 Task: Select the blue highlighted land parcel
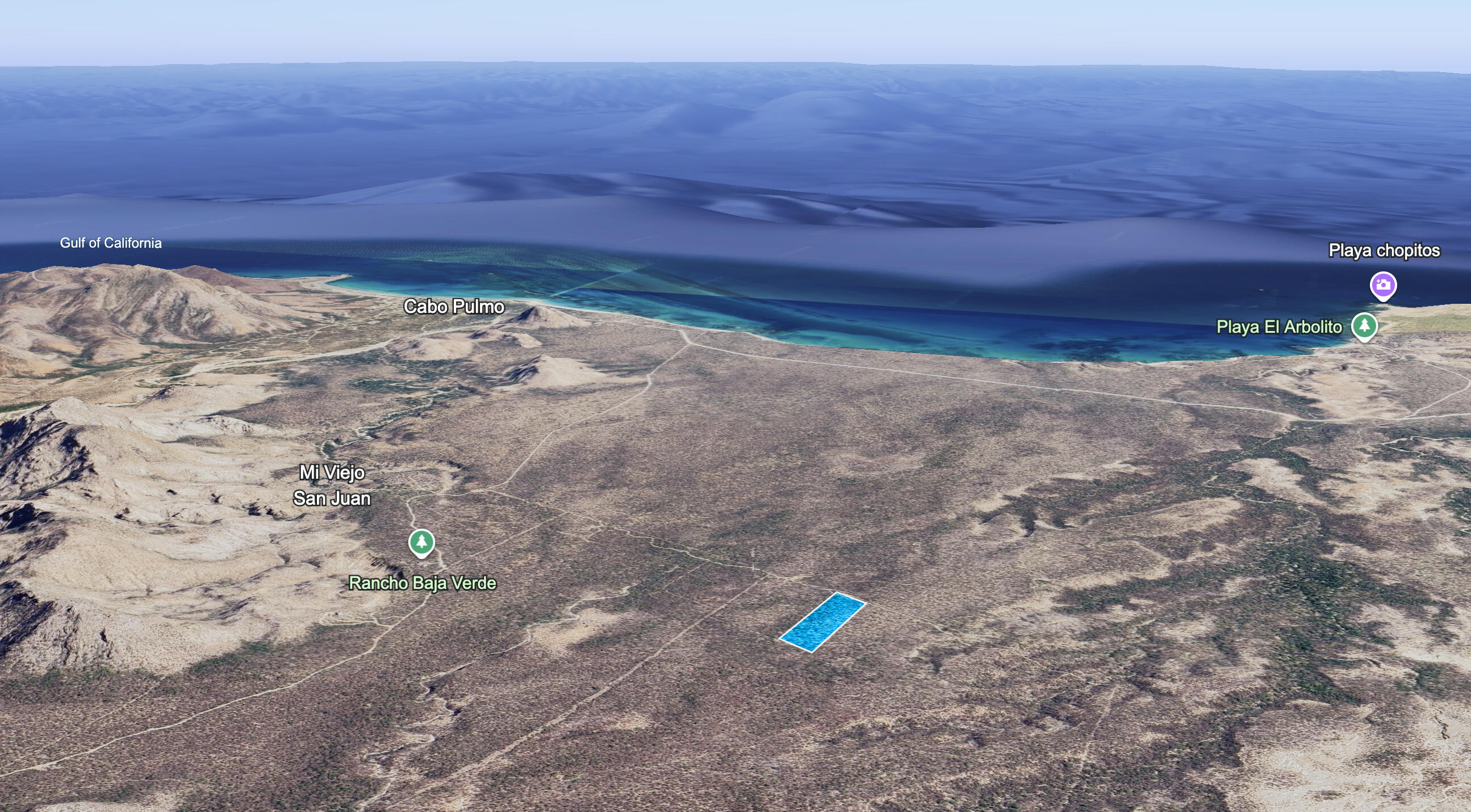pos(823,622)
